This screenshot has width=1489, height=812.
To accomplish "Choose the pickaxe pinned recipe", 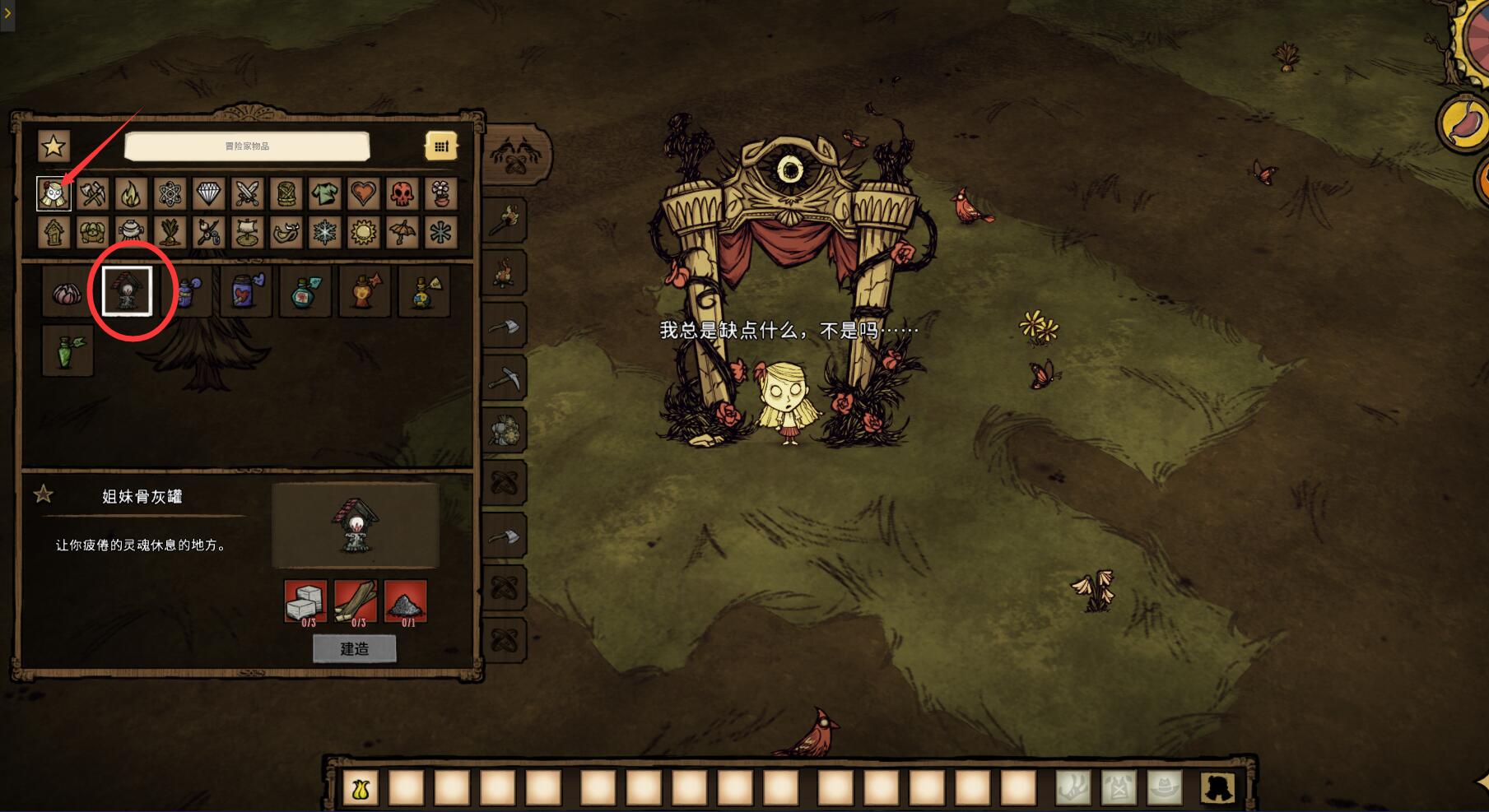I will coord(505,378).
